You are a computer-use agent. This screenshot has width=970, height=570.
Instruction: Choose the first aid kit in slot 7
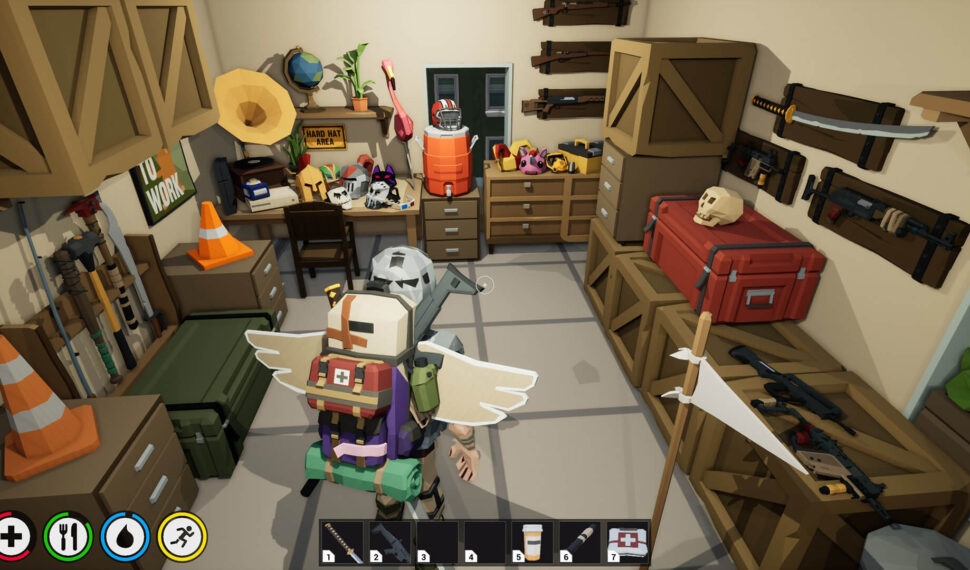click(x=627, y=542)
